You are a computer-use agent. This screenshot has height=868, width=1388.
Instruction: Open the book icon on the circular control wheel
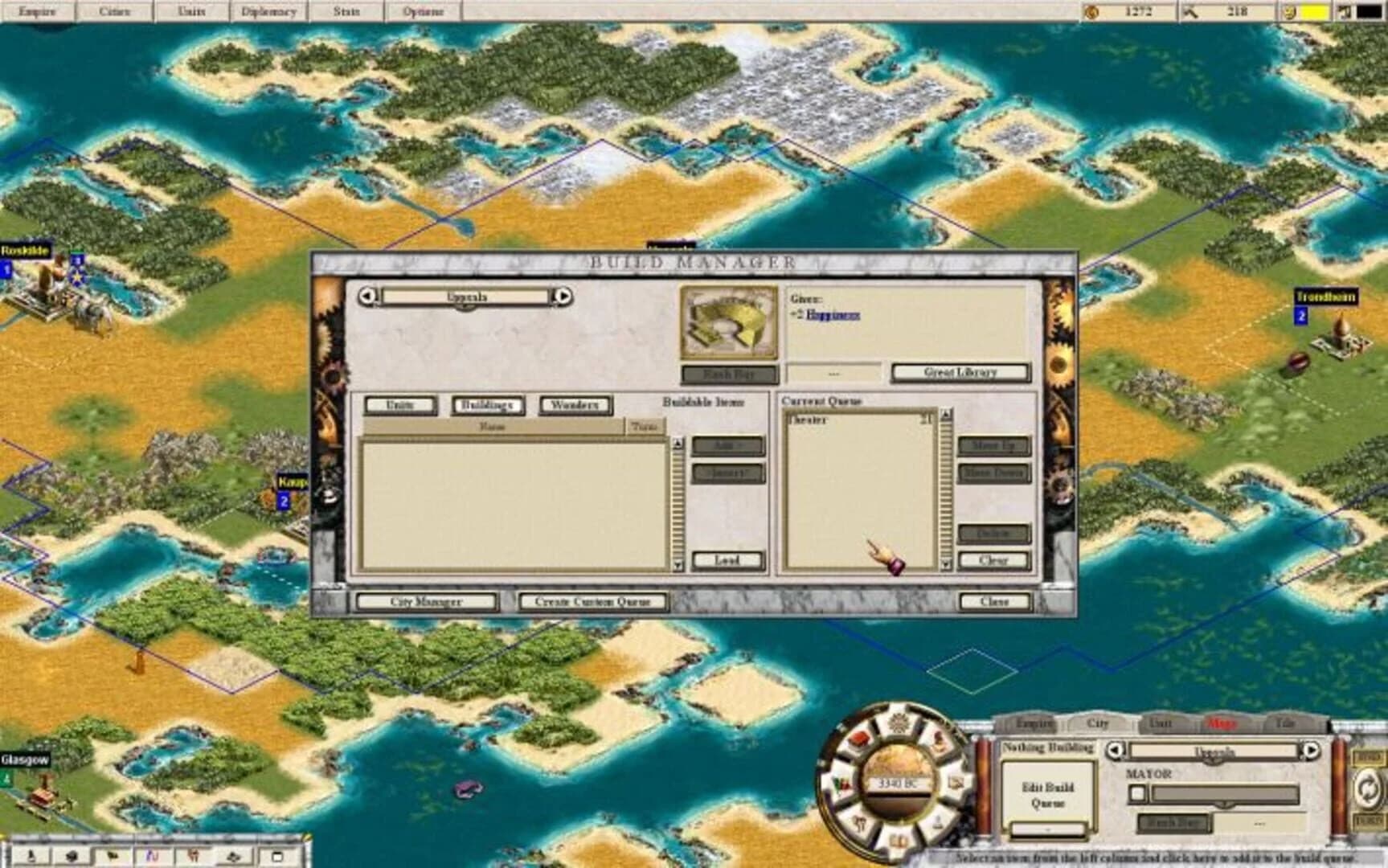(x=899, y=841)
